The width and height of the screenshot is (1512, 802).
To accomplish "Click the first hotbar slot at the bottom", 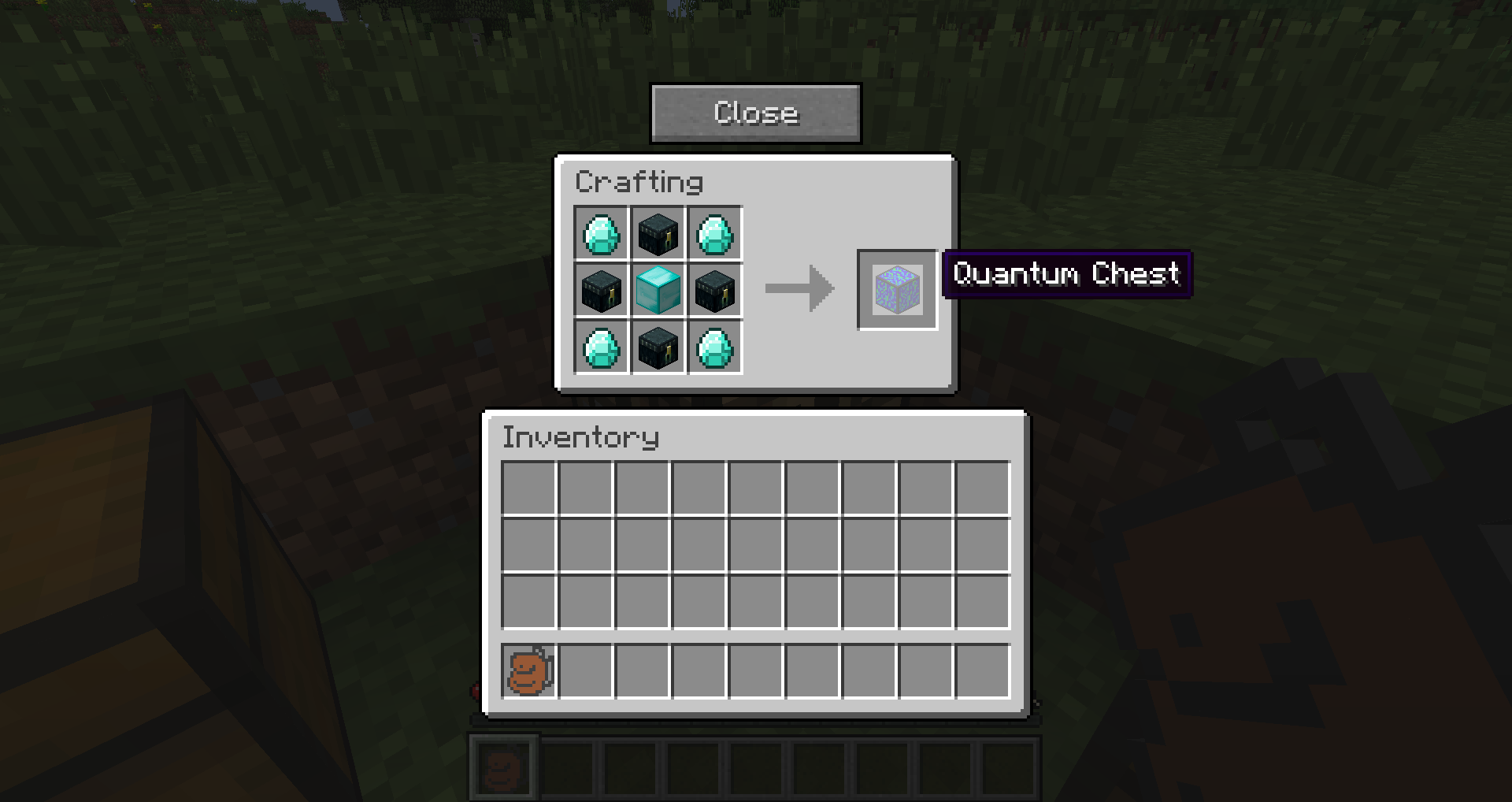I will (x=505, y=767).
